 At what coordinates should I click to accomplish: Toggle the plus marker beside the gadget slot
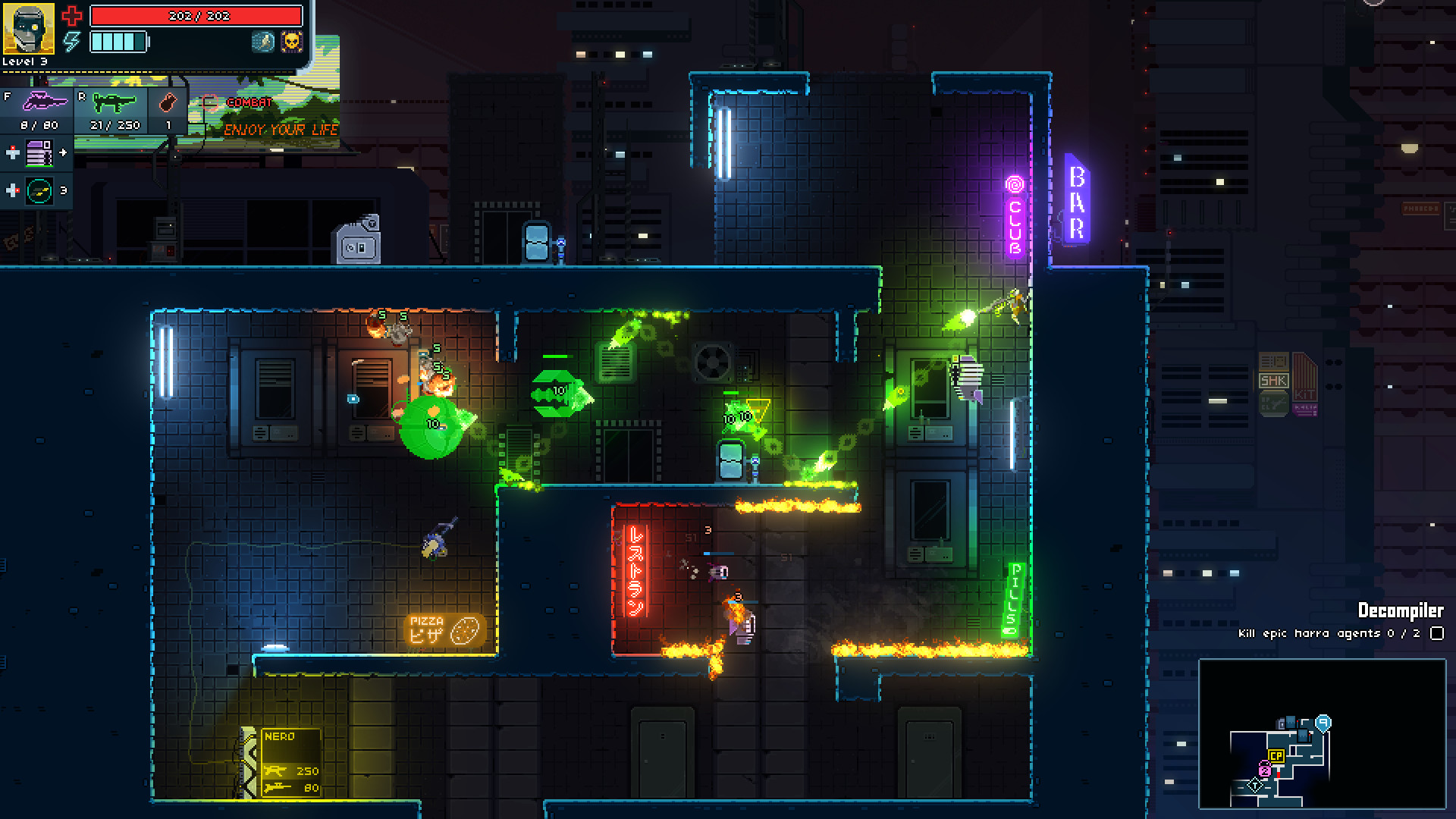[x=13, y=189]
